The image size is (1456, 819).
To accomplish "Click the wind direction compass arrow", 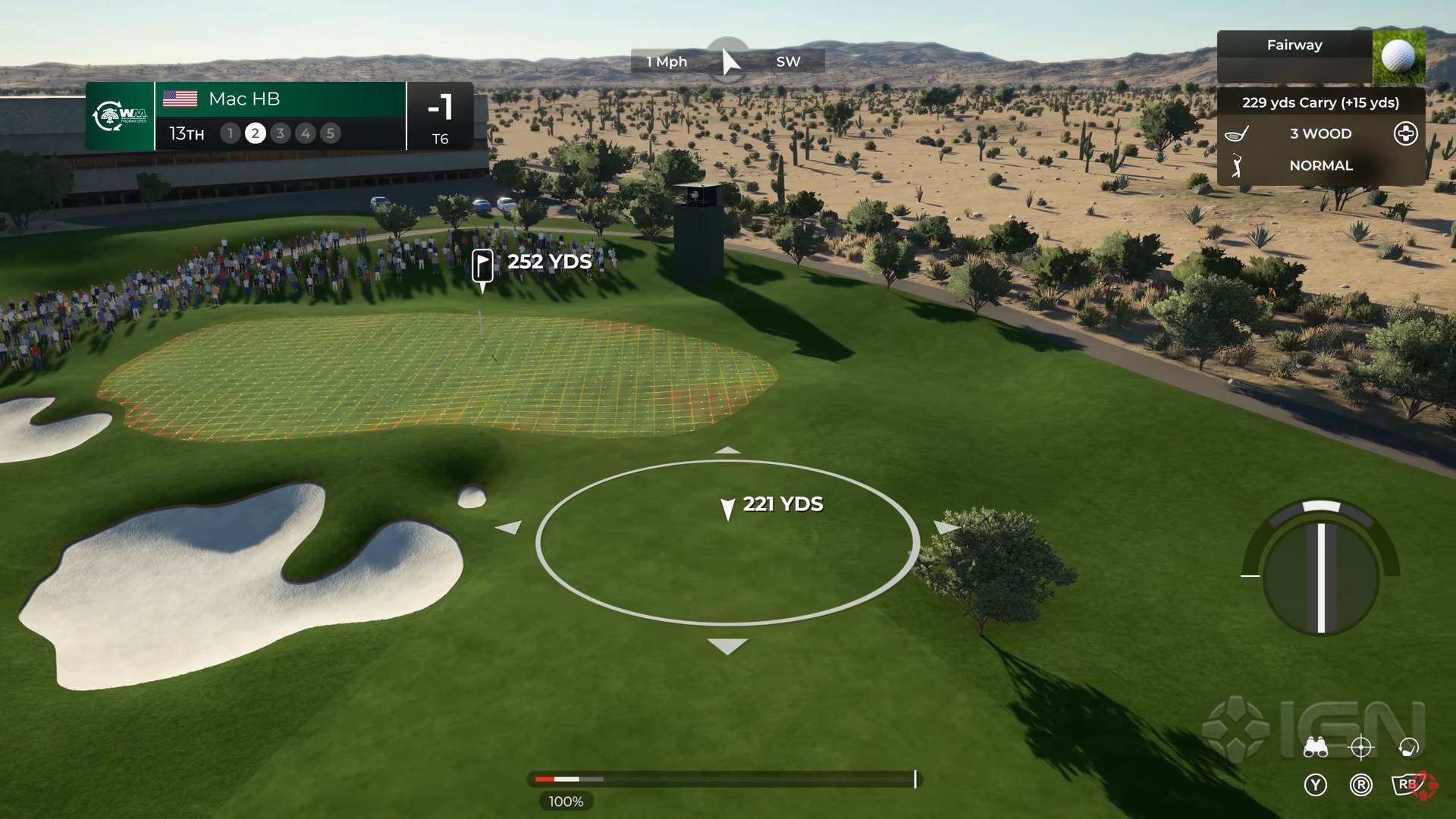I will (x=729, y=61).
